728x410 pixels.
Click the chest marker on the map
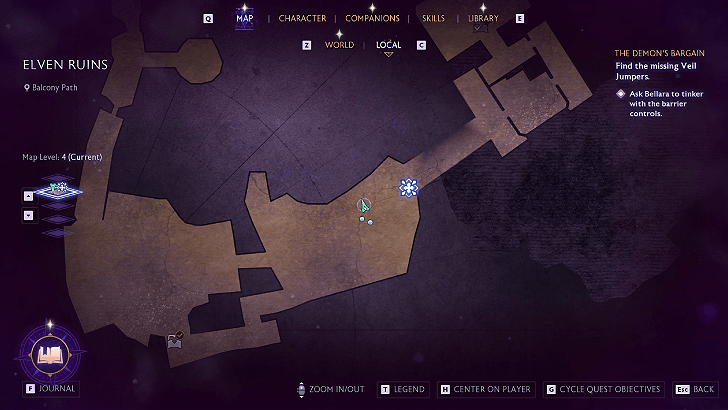[x=175, y=341]
